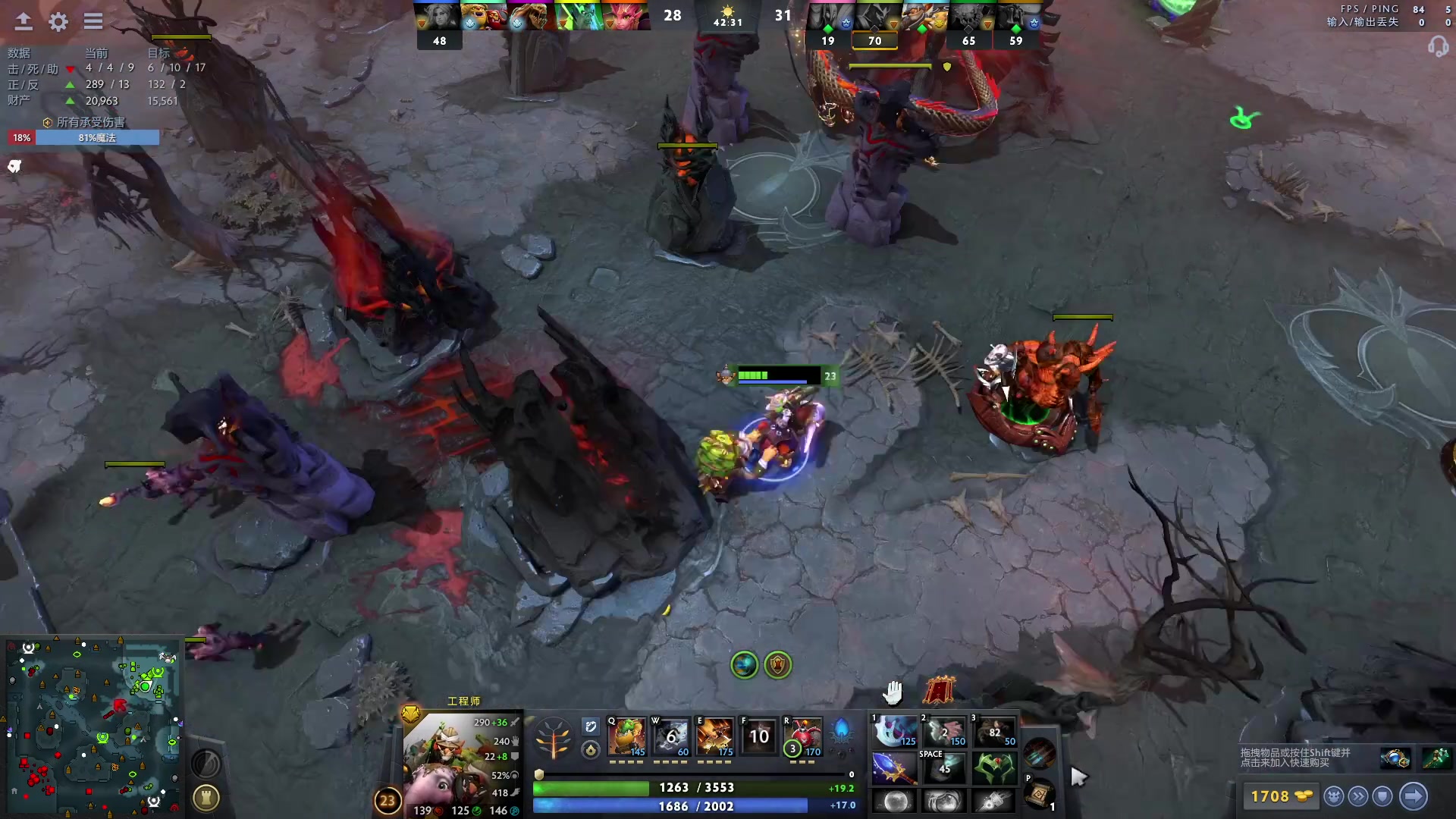Click the courier deliver arrow button
The width and height of the screenshot is (1456, 819).
(x=1413, y=796)
